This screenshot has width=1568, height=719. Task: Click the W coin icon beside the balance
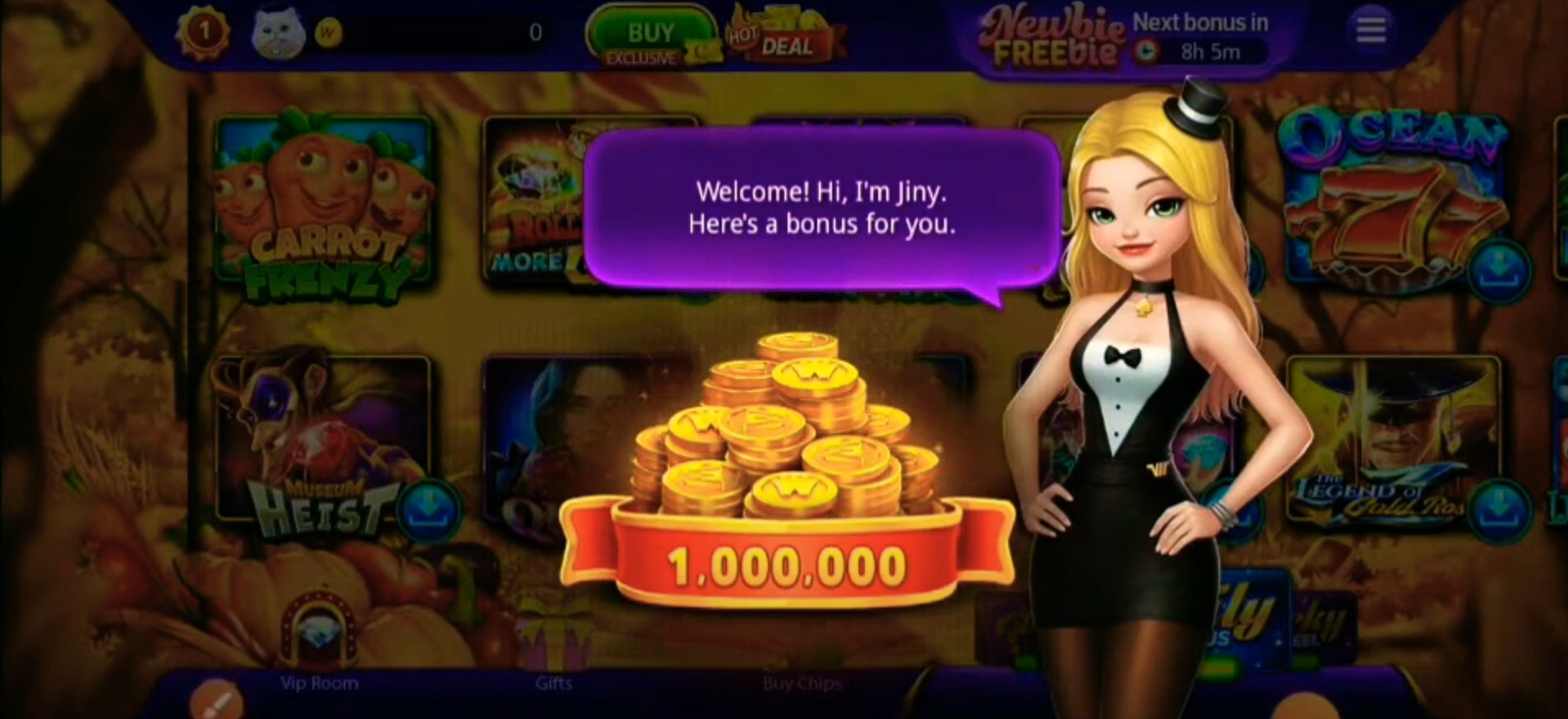(x=328, y=33)
